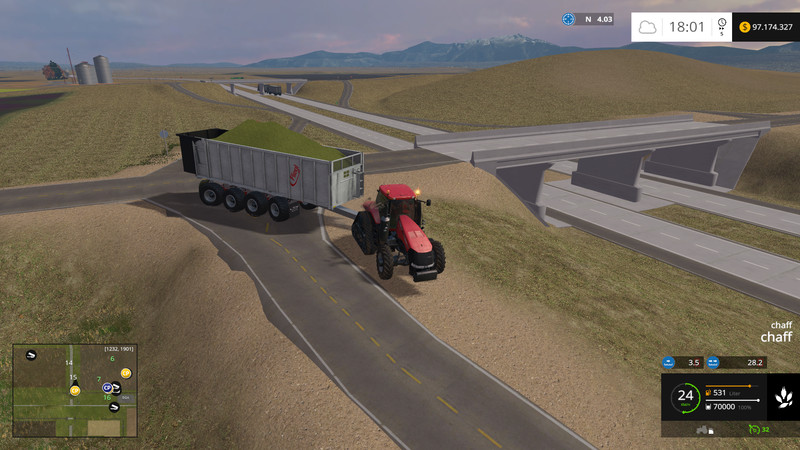Click the orange fuel pump icon

[x=710, y=392]
